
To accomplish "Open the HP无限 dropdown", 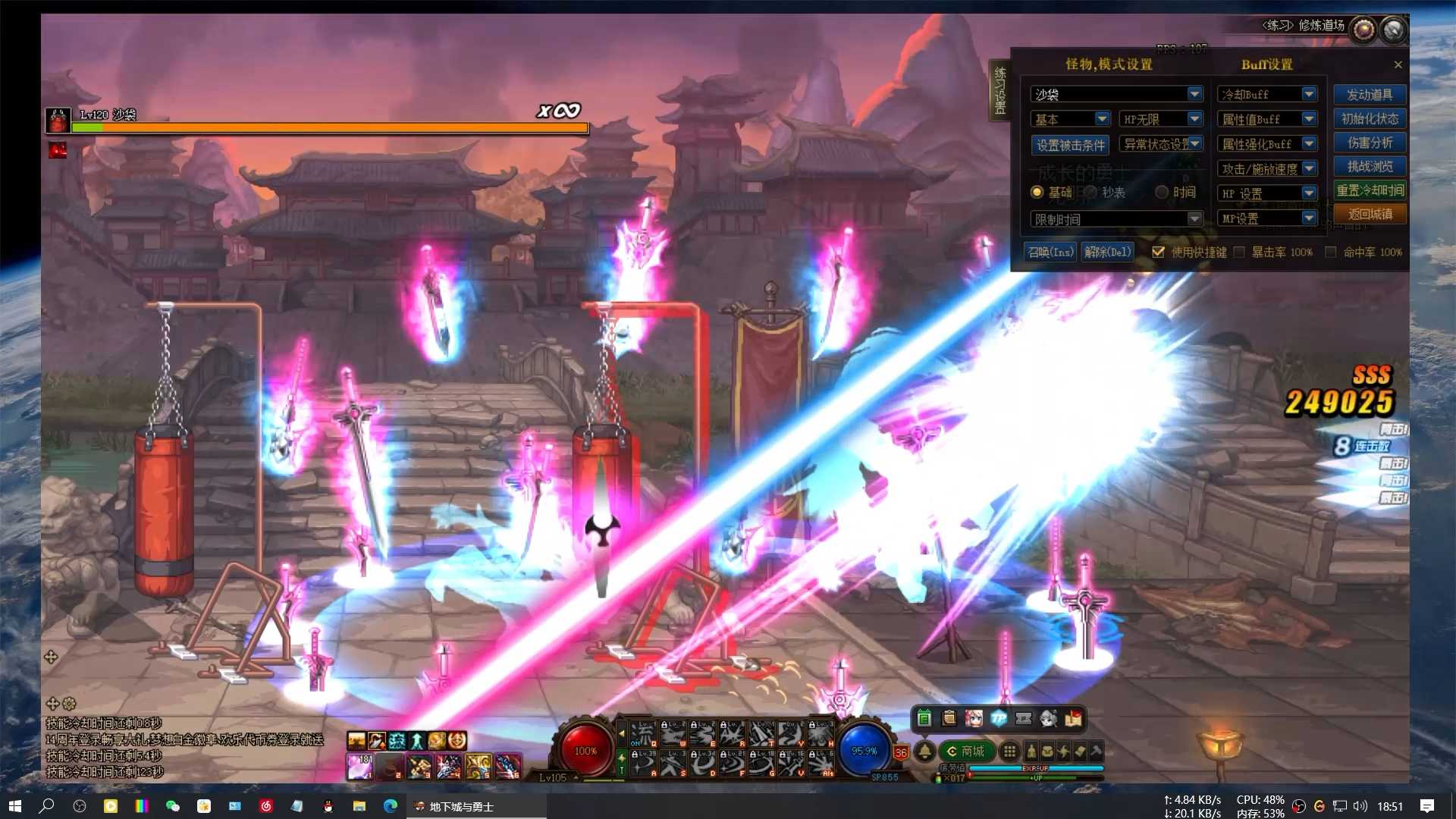I will 1194,119.
